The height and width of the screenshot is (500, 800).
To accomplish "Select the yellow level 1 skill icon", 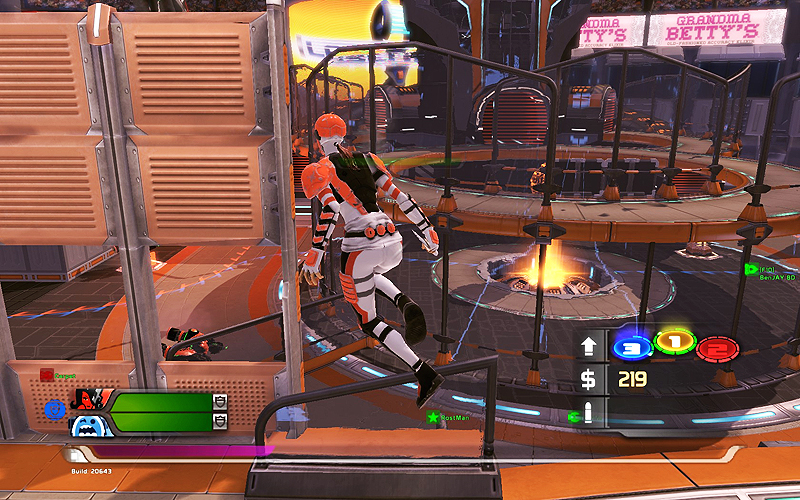I will click(x=674, y=344).
